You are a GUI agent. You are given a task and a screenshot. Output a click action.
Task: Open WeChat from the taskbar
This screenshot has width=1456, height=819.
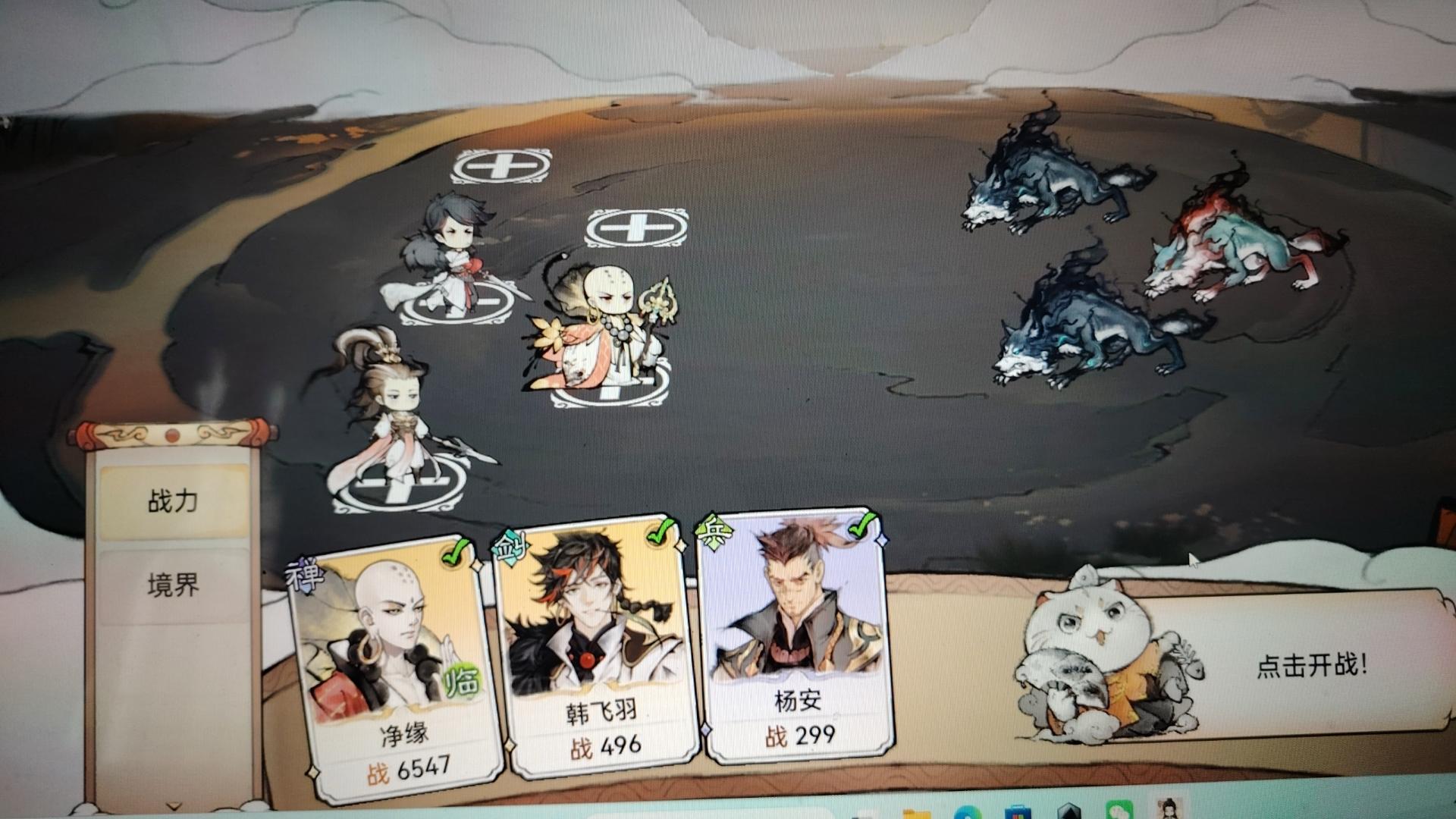(x=1118, y=811)
